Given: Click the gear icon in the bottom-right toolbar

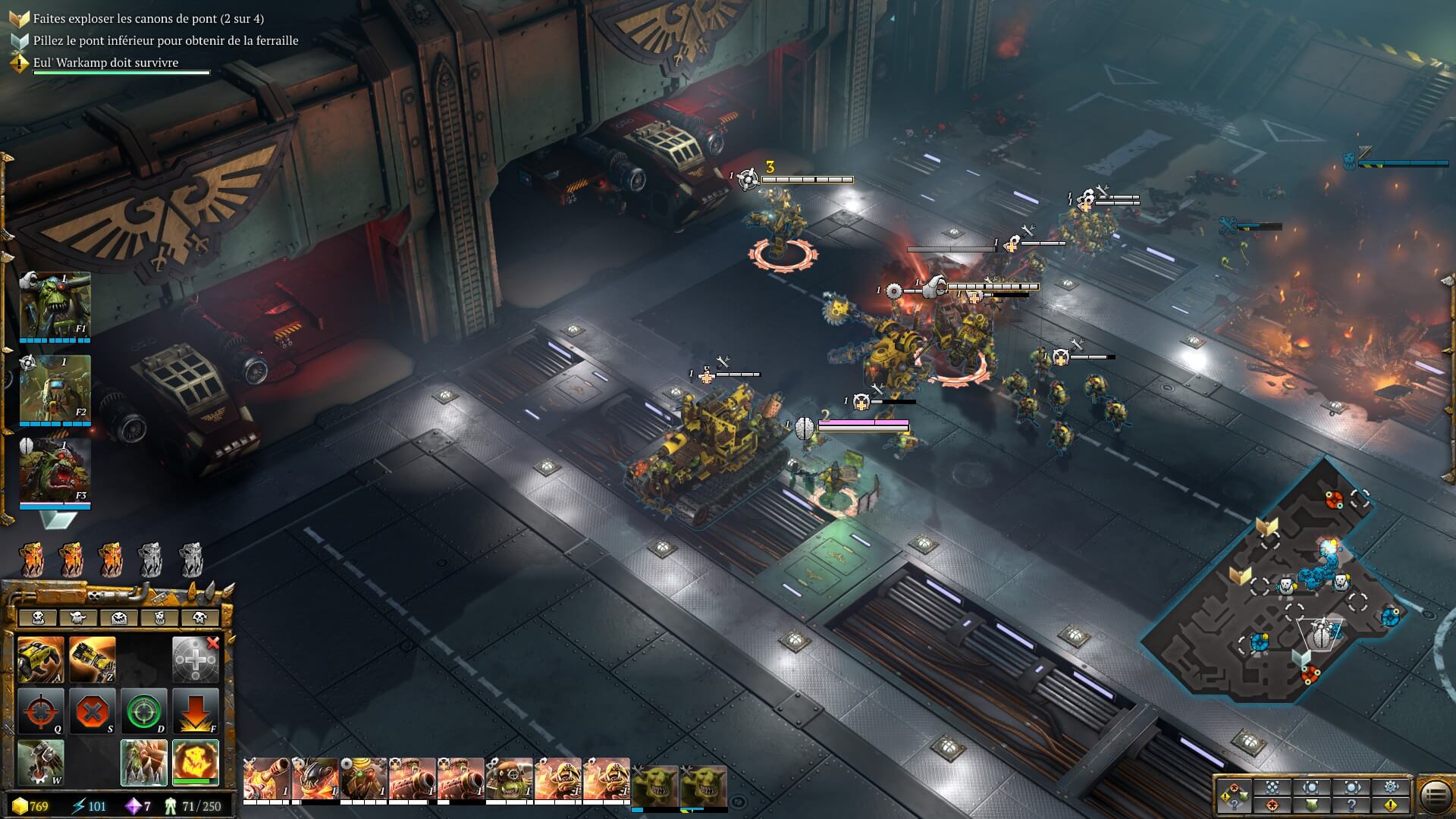Looking at the screenshot, I should tap(1391, 787).
